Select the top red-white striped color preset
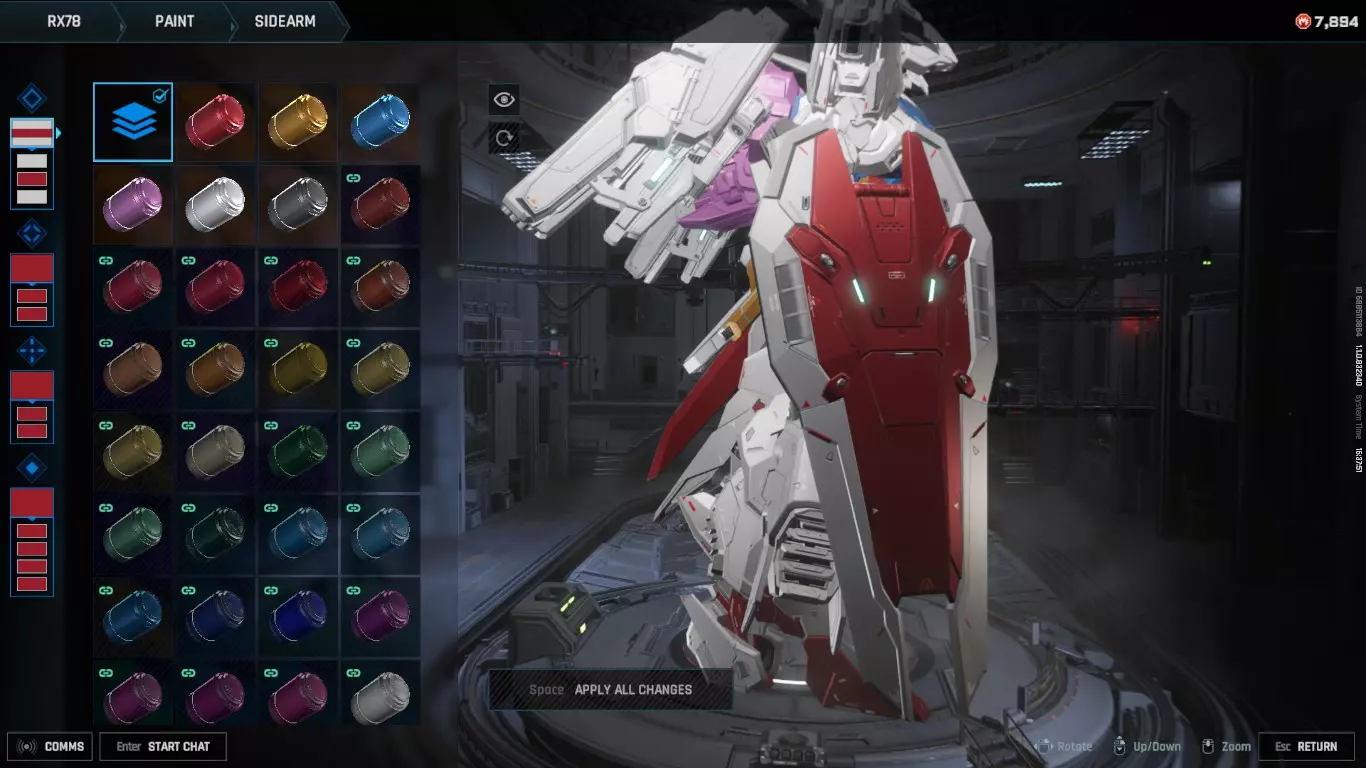This screenshot has width=1366, height=768. click(x=32, y=133)
